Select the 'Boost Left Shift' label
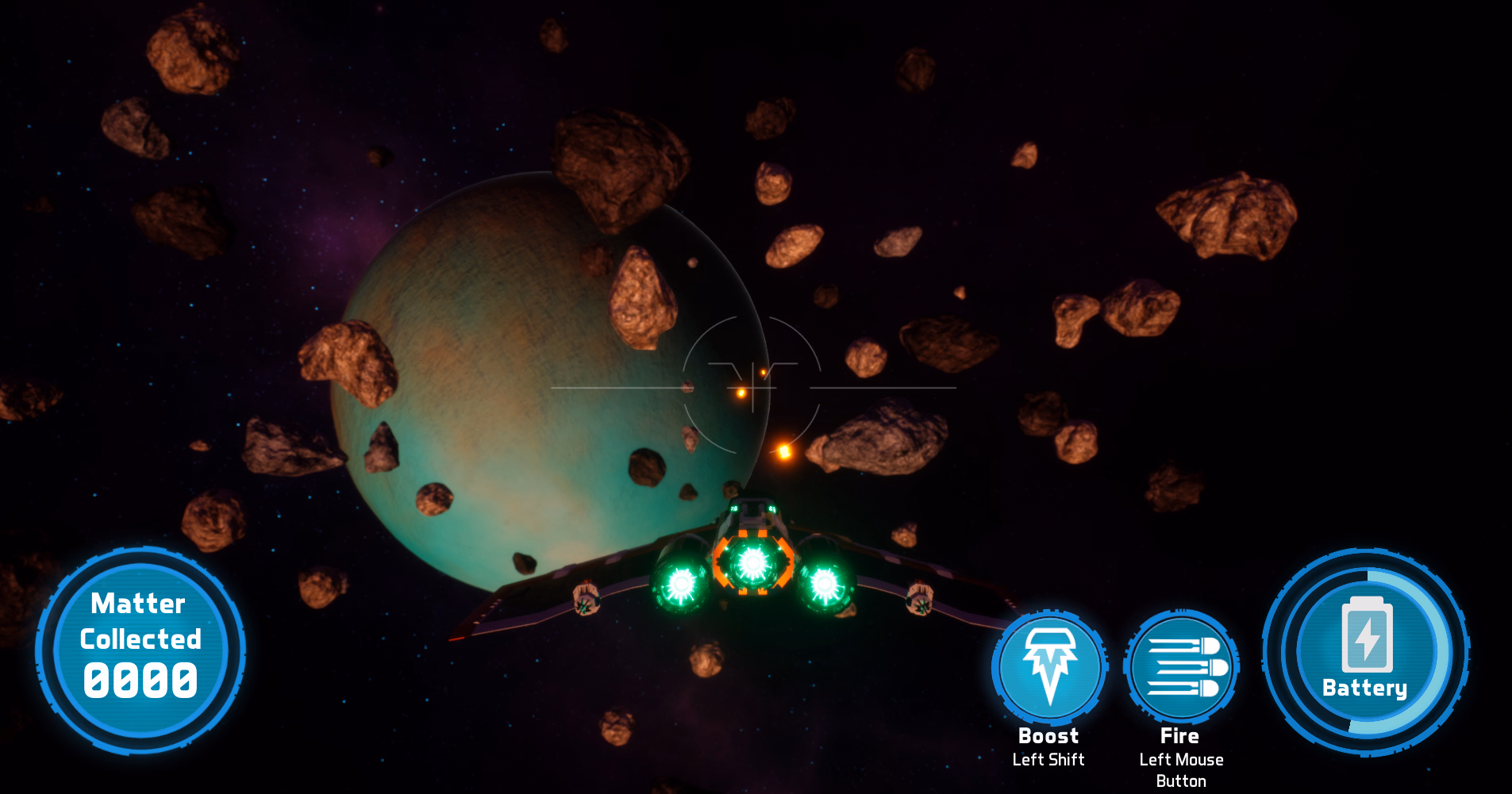Screen dimensions: 1512x794 tap(1048, 746)
